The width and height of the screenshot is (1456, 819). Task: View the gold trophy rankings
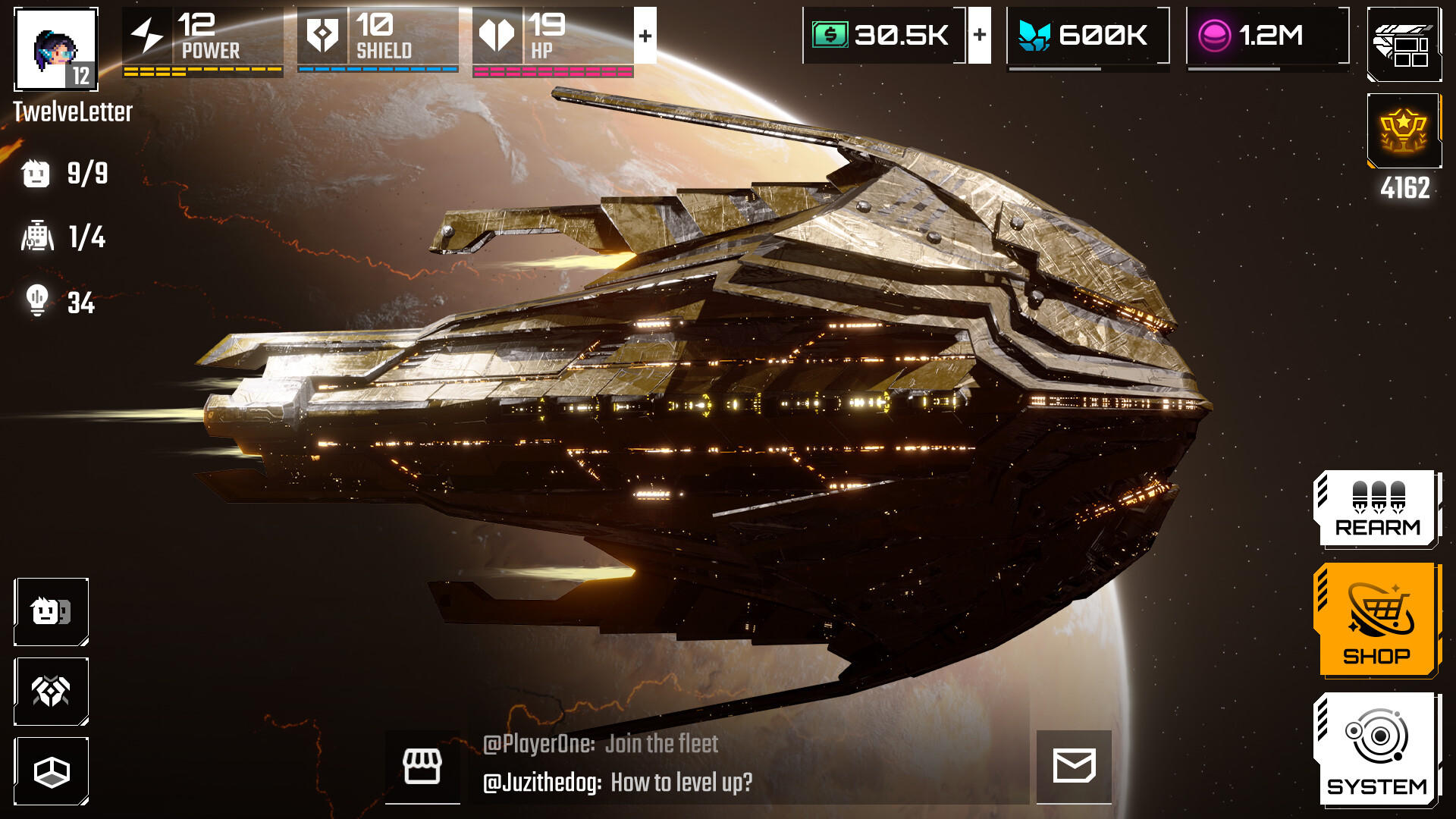1404,131
